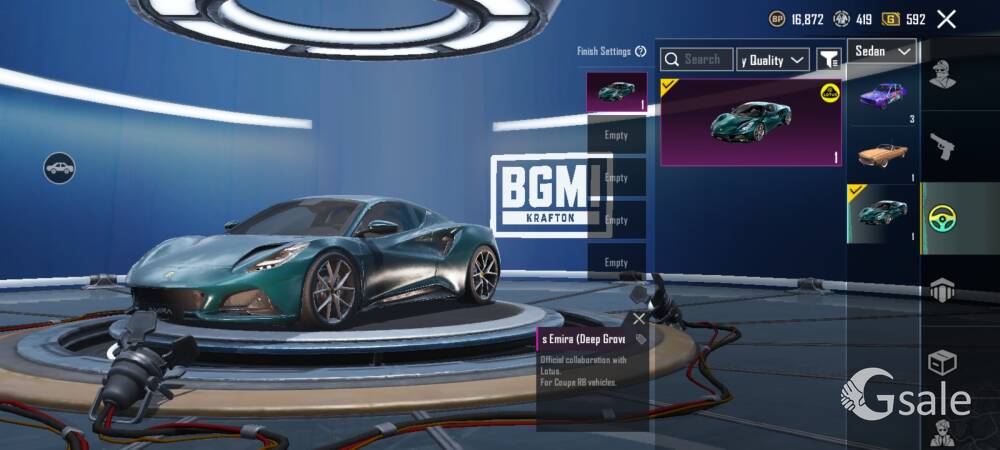Viewport: 1000px width, 450px height.
Task: Select the green Emira finish slot
Action: (x=616, y=91)
